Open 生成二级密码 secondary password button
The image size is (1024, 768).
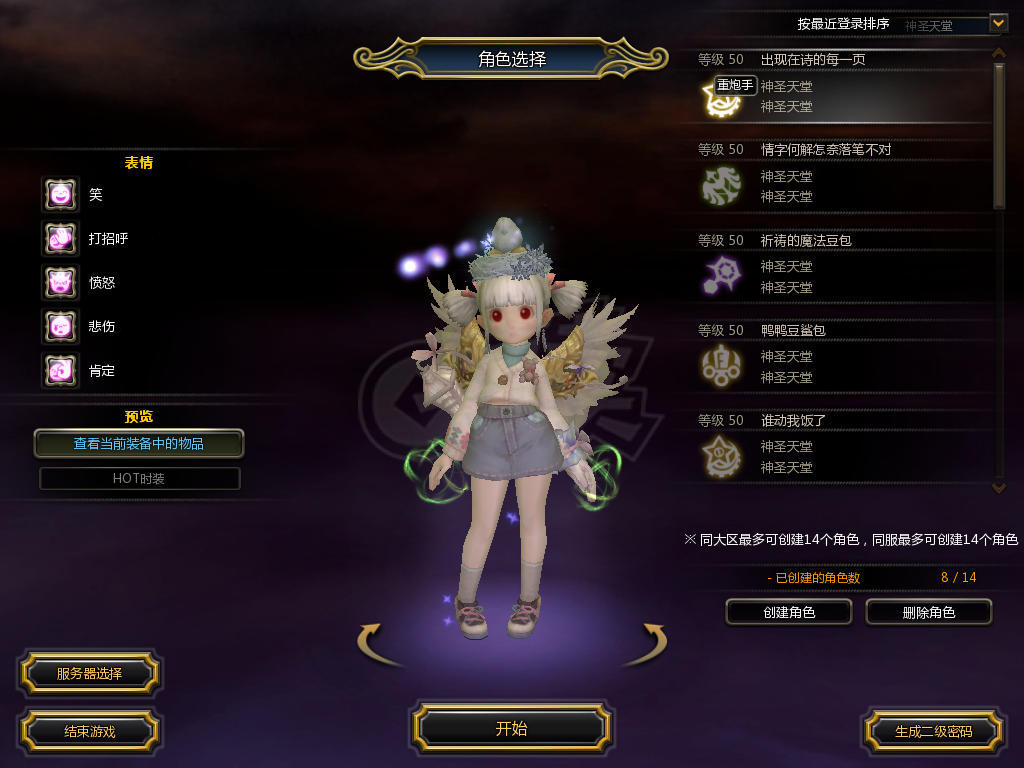[933, 731]
